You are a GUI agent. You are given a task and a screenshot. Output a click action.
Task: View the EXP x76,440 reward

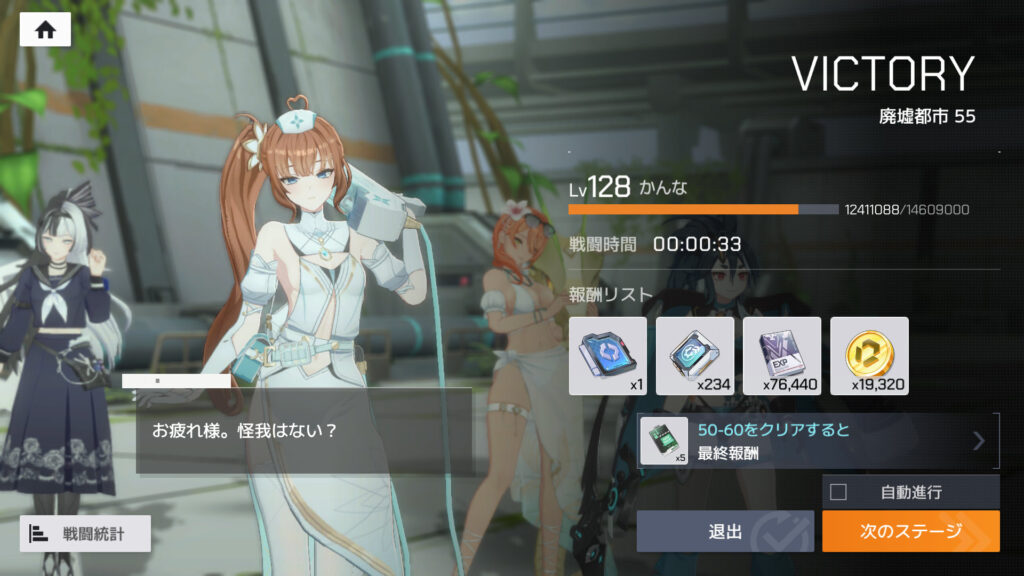click(782, 356)
